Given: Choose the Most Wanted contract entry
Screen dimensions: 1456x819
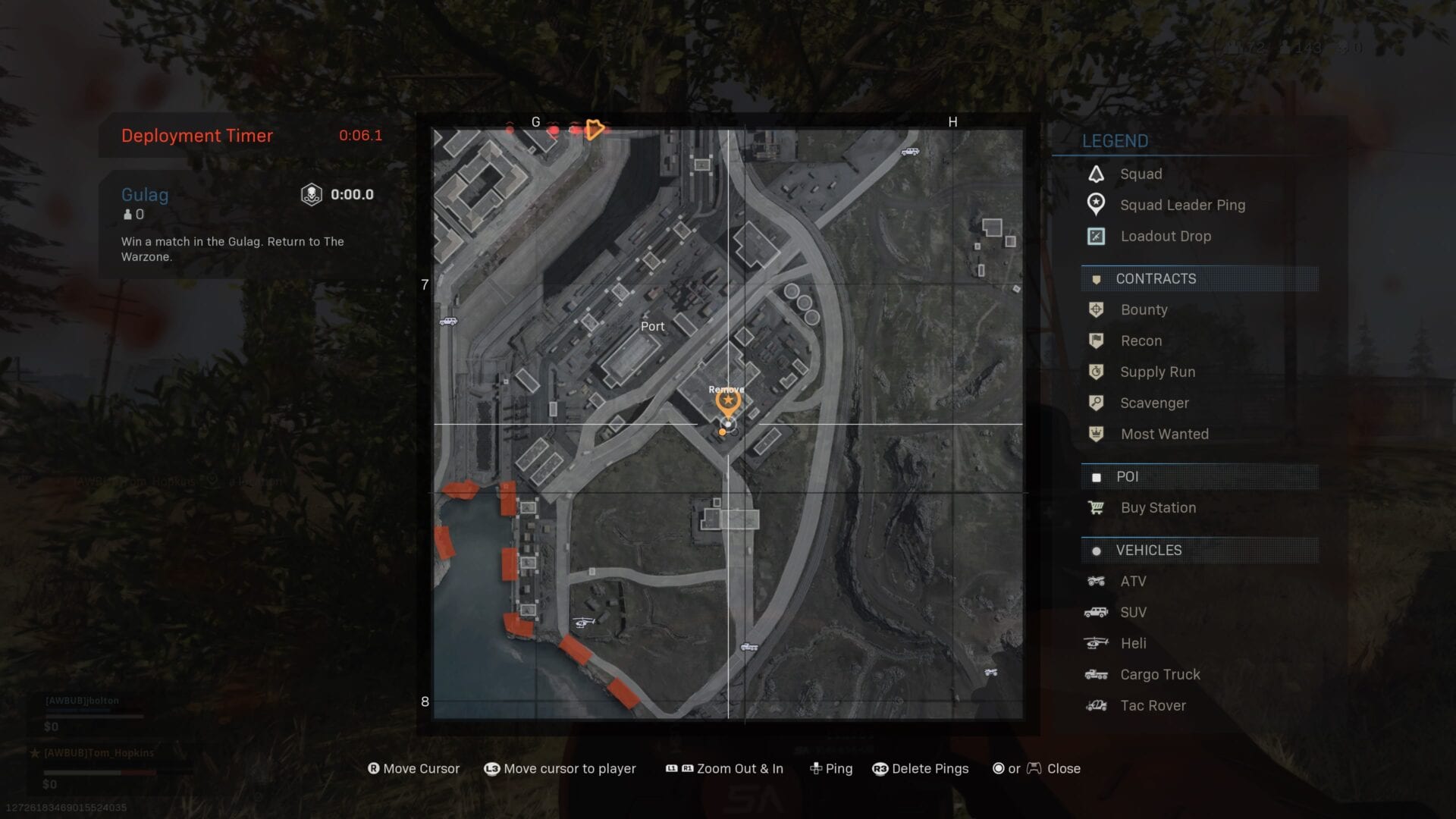Looking at the screenshot, I should [1164, 434].
